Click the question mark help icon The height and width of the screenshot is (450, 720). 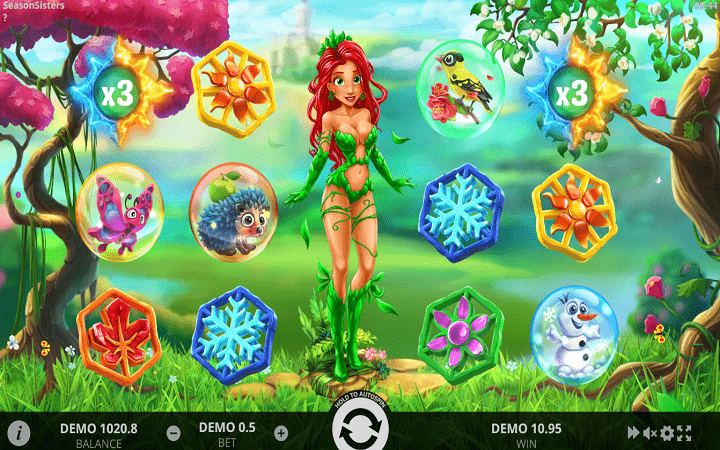pyautogui.click(x=5, y=18)
